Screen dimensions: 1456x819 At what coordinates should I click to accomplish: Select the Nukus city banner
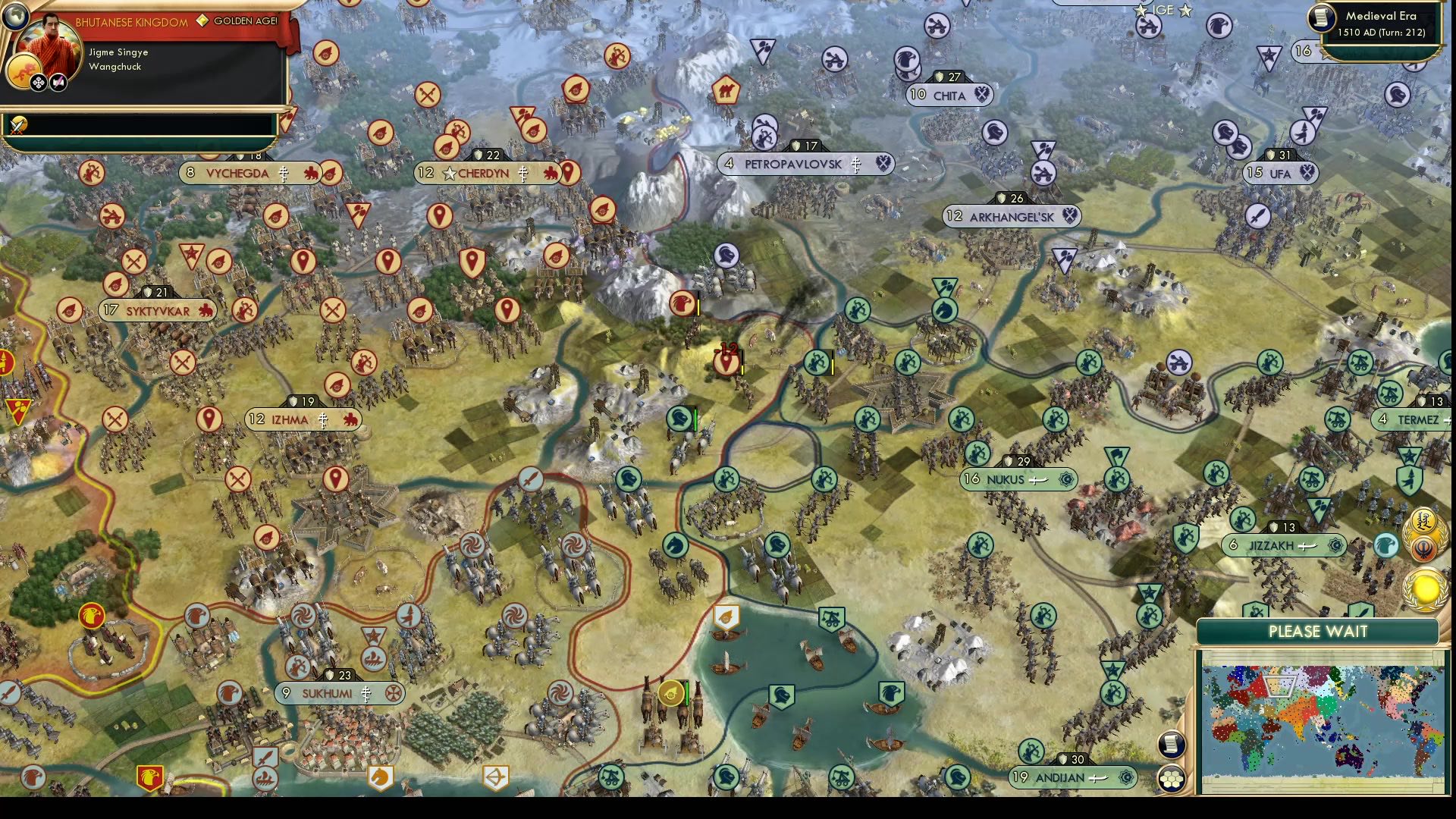pos(1016,479)
